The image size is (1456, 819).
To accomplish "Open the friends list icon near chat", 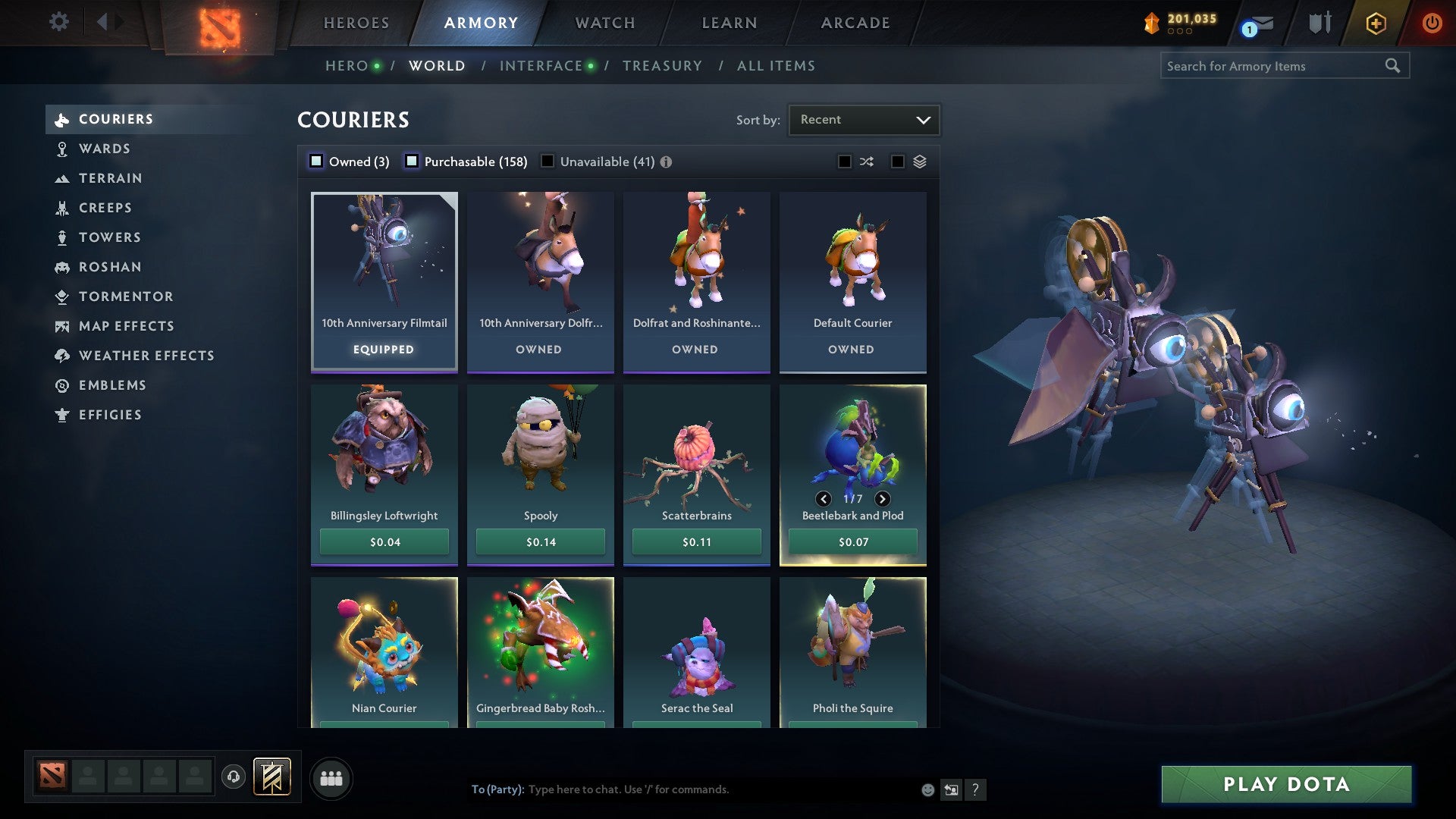I will [332, 777].
